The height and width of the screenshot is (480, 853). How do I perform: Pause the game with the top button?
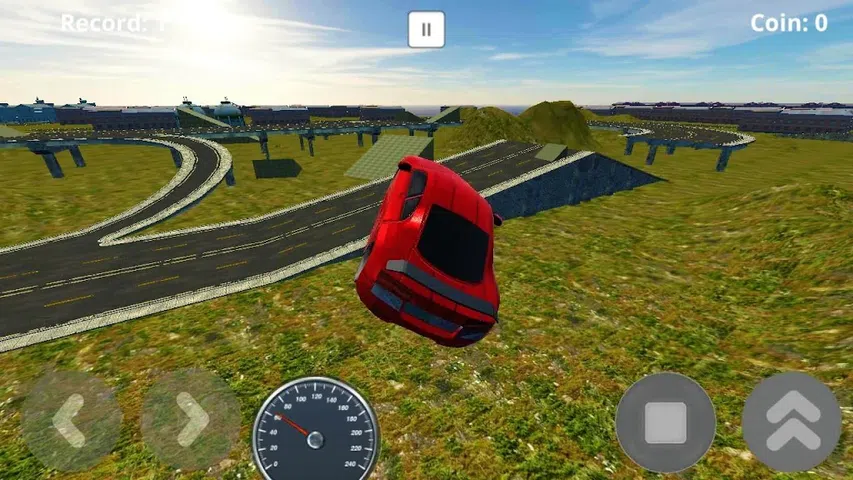pyautogui.click(x=426, y=29)
